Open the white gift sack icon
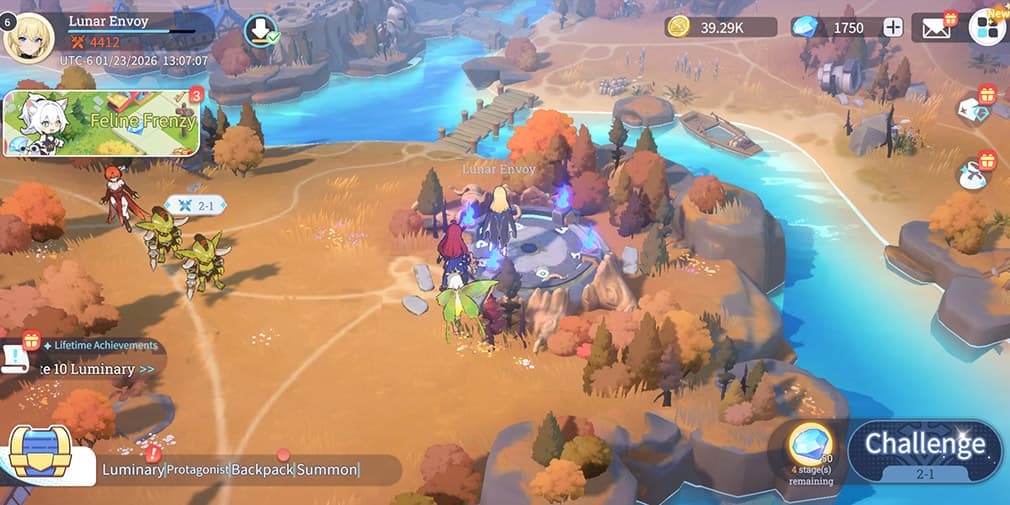This screenshot has height=505, width=1010. [x=973, y=174]
